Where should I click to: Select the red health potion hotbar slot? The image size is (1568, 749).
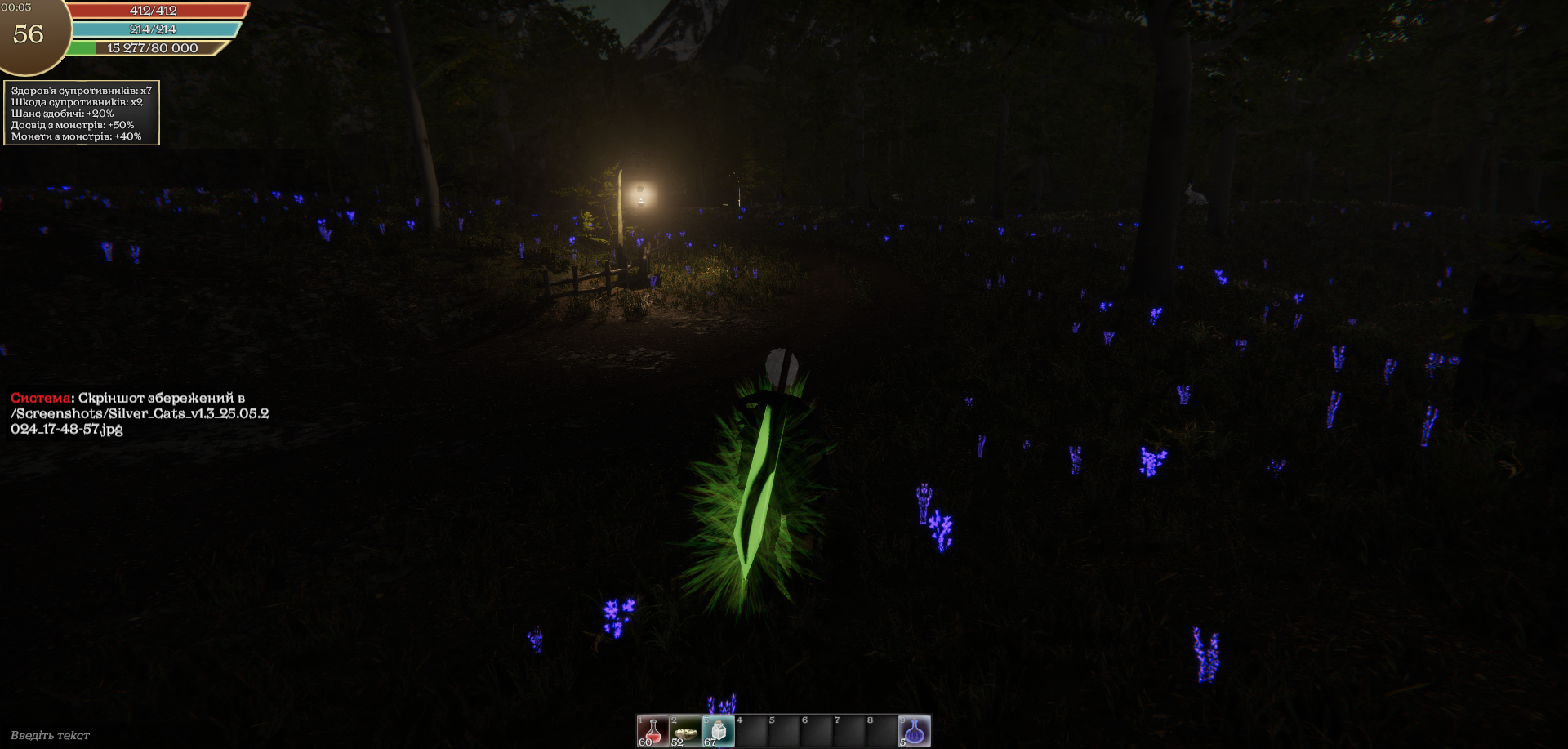click(653, 731)
